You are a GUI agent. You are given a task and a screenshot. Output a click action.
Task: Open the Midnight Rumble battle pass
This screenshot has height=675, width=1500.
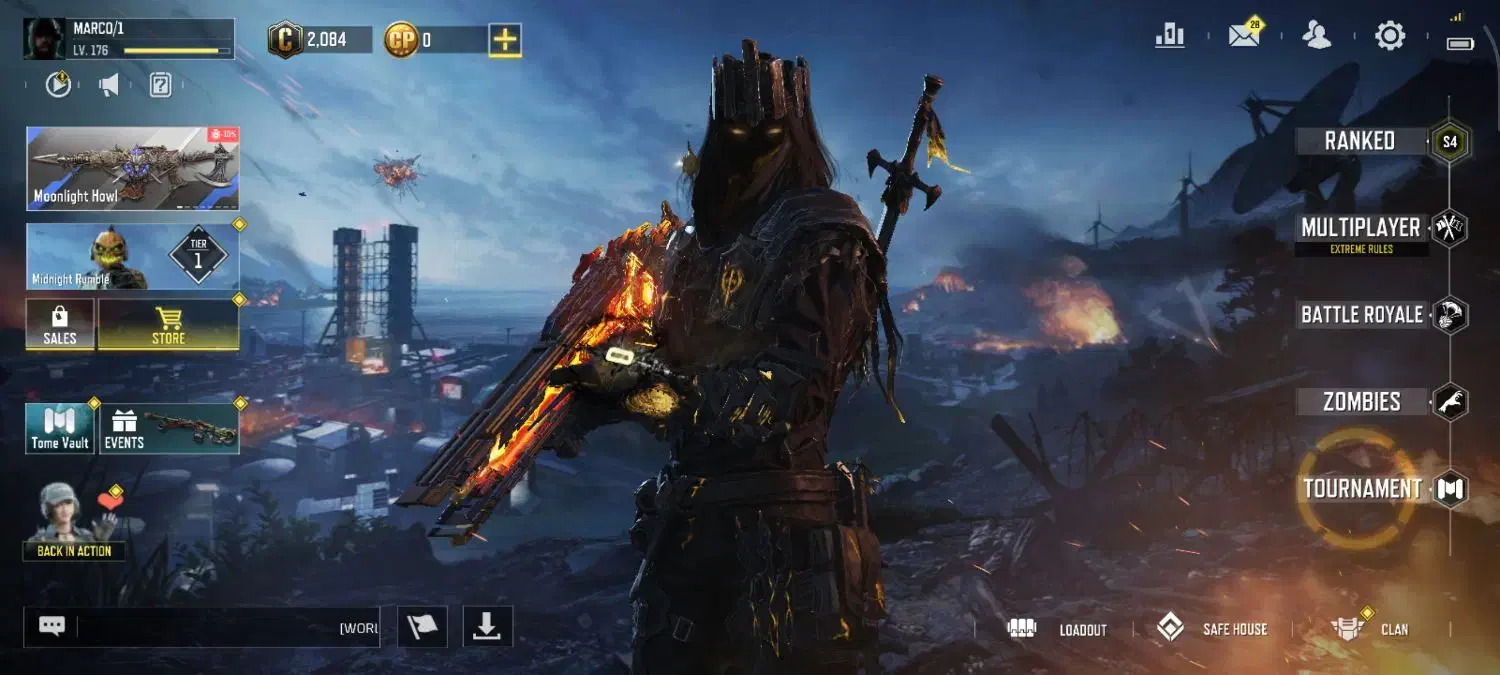click(x=132, y=257)
